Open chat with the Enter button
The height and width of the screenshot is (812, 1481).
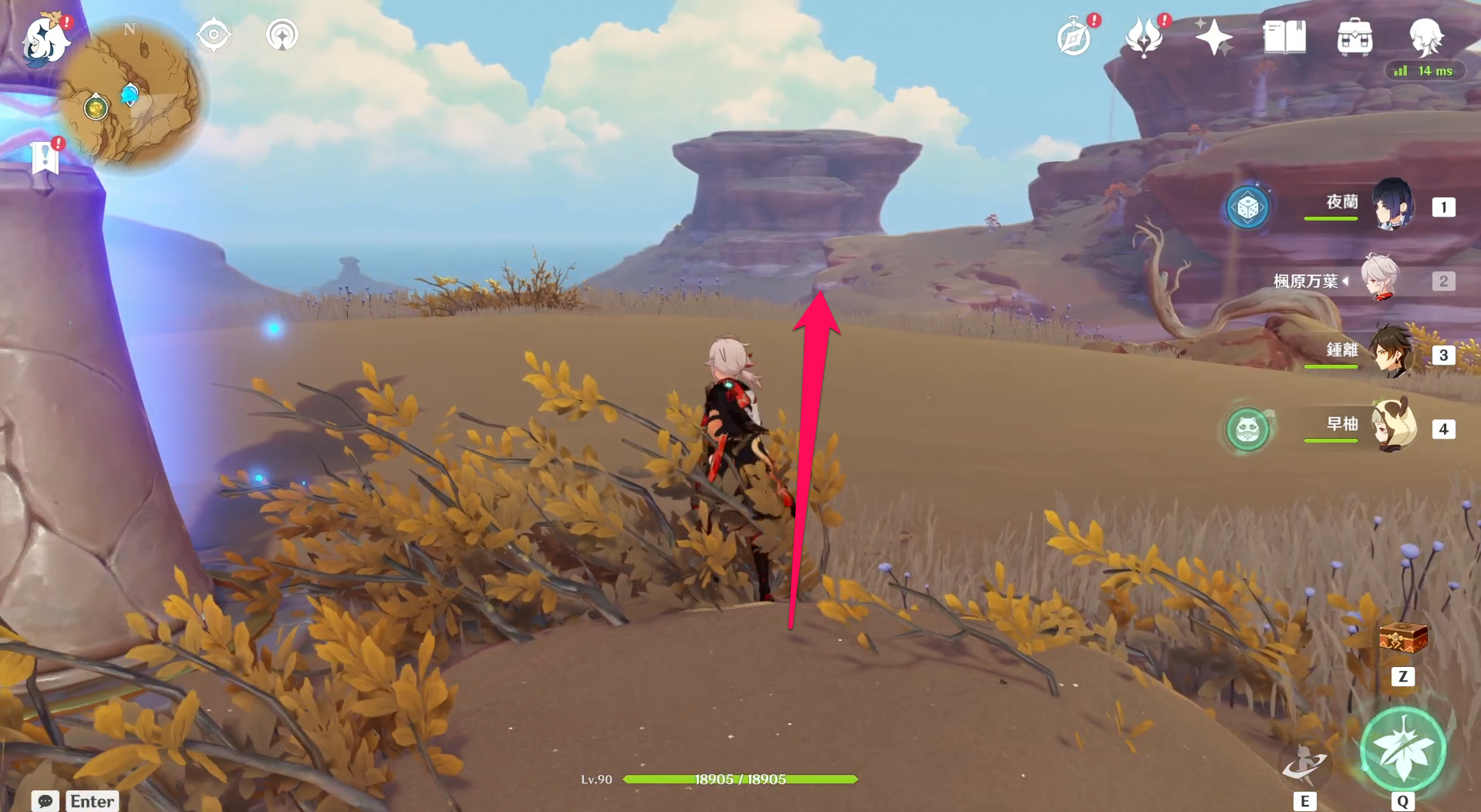coord(92,801)
